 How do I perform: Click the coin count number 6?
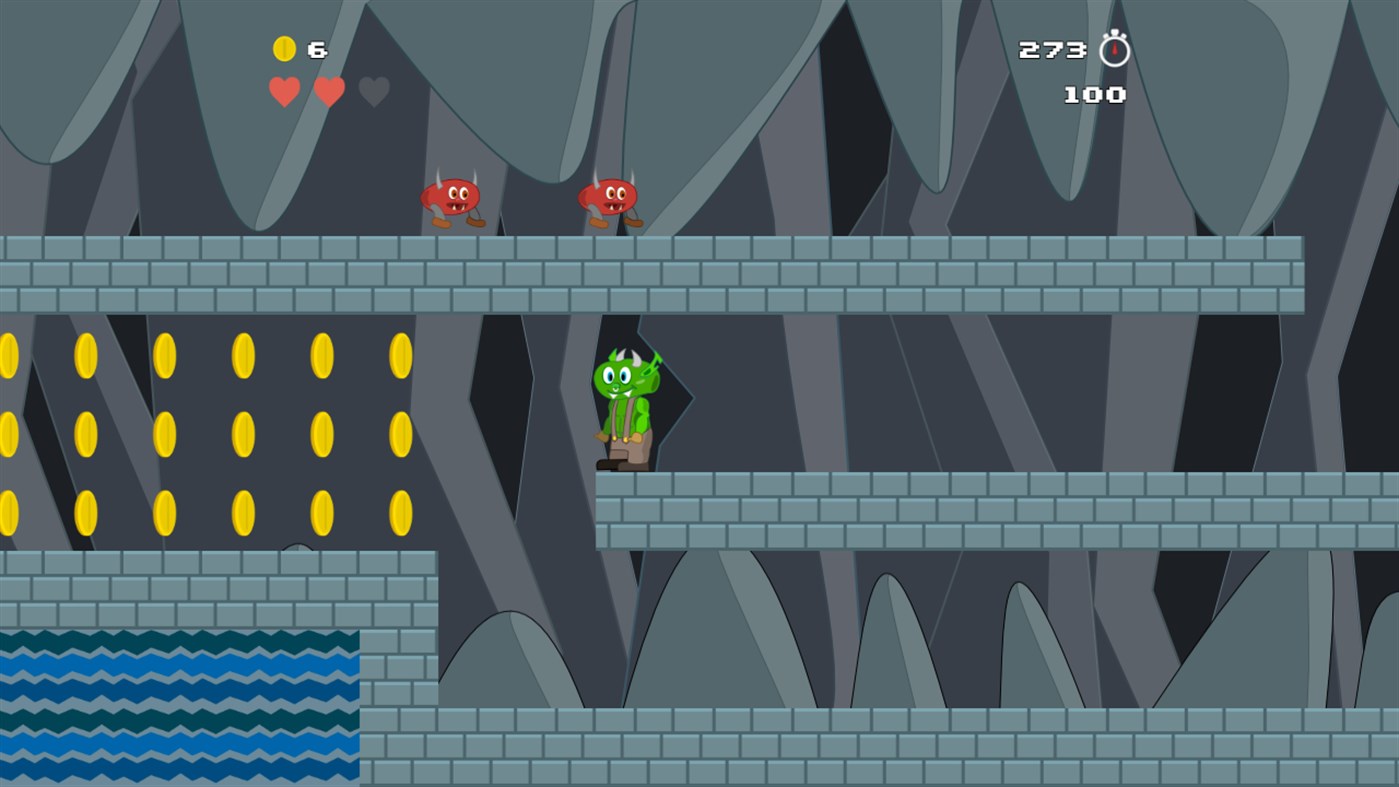317,46
